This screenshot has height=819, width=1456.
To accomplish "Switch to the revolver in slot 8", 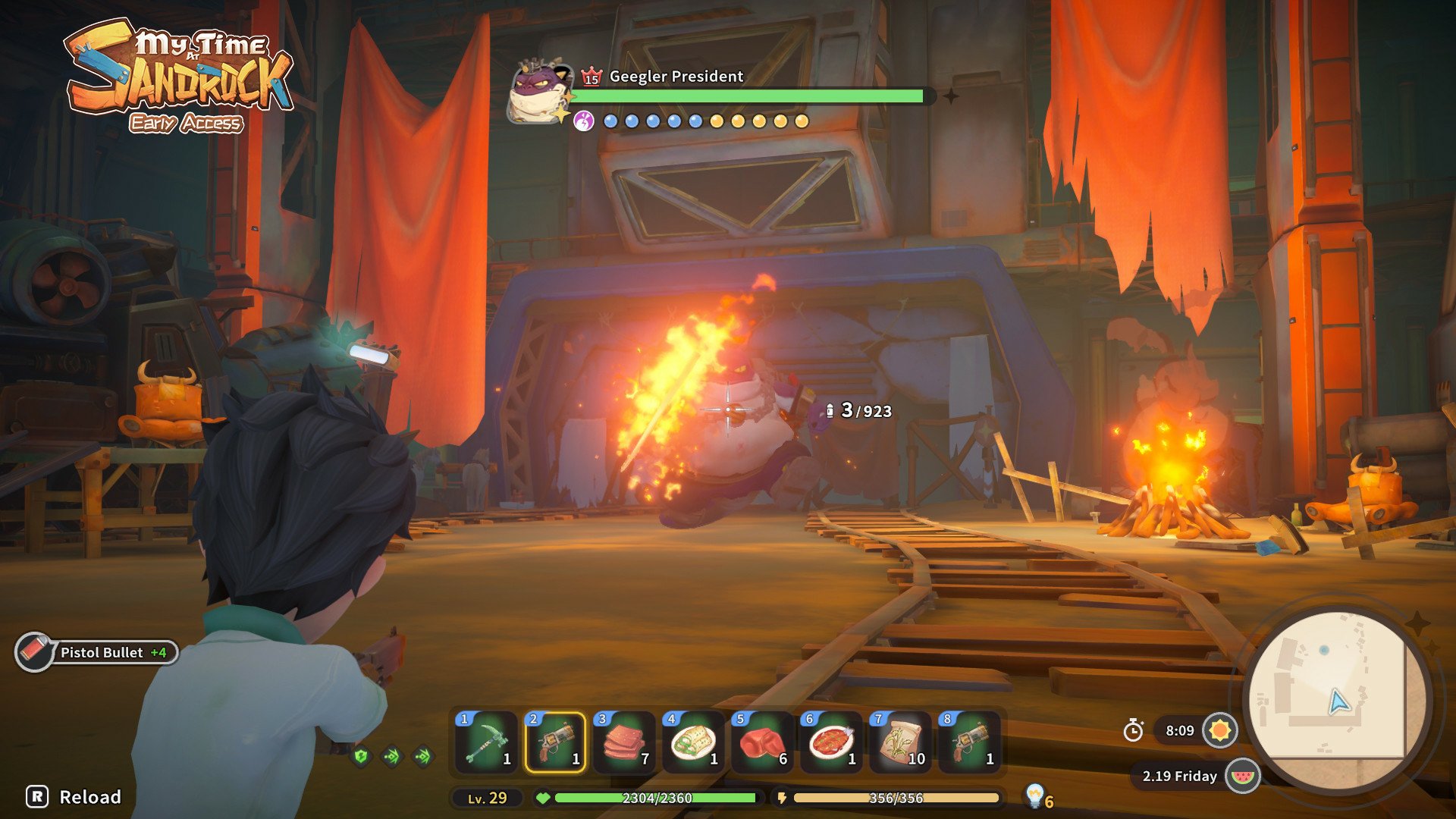I will click(969, 742).
